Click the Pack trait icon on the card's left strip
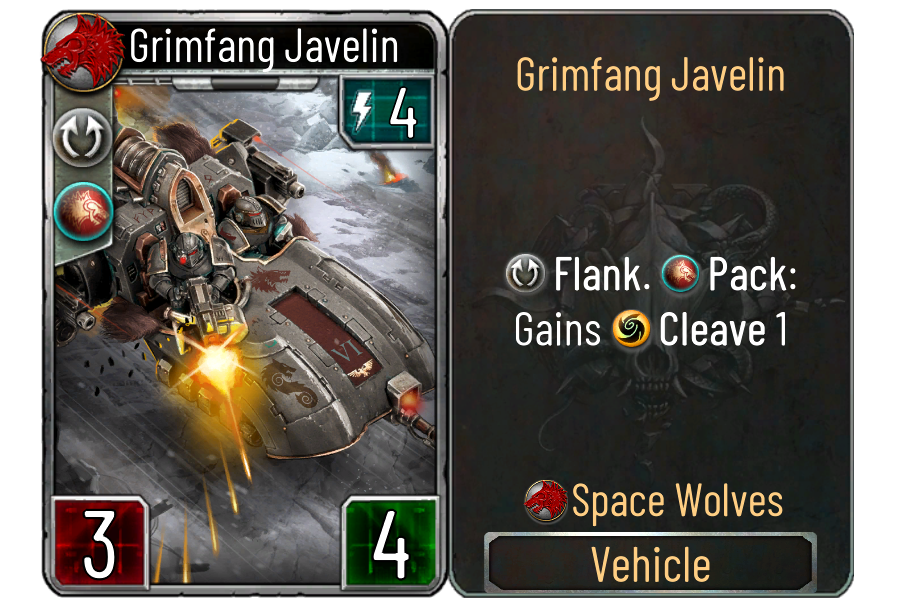This screenshot has width=900, height=600. click(x=78, y=207)
